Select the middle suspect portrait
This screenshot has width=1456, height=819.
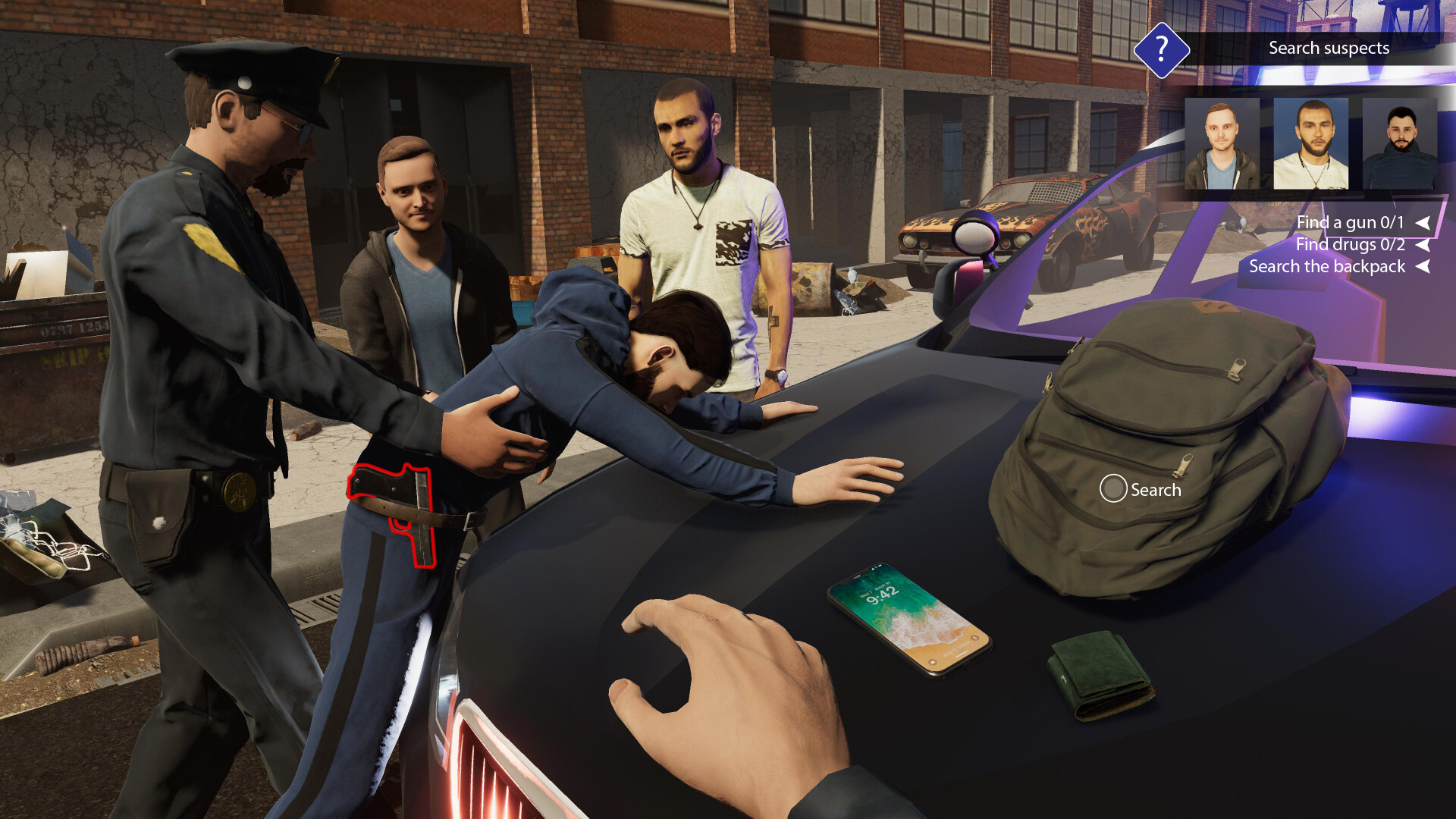(1313, 143)
